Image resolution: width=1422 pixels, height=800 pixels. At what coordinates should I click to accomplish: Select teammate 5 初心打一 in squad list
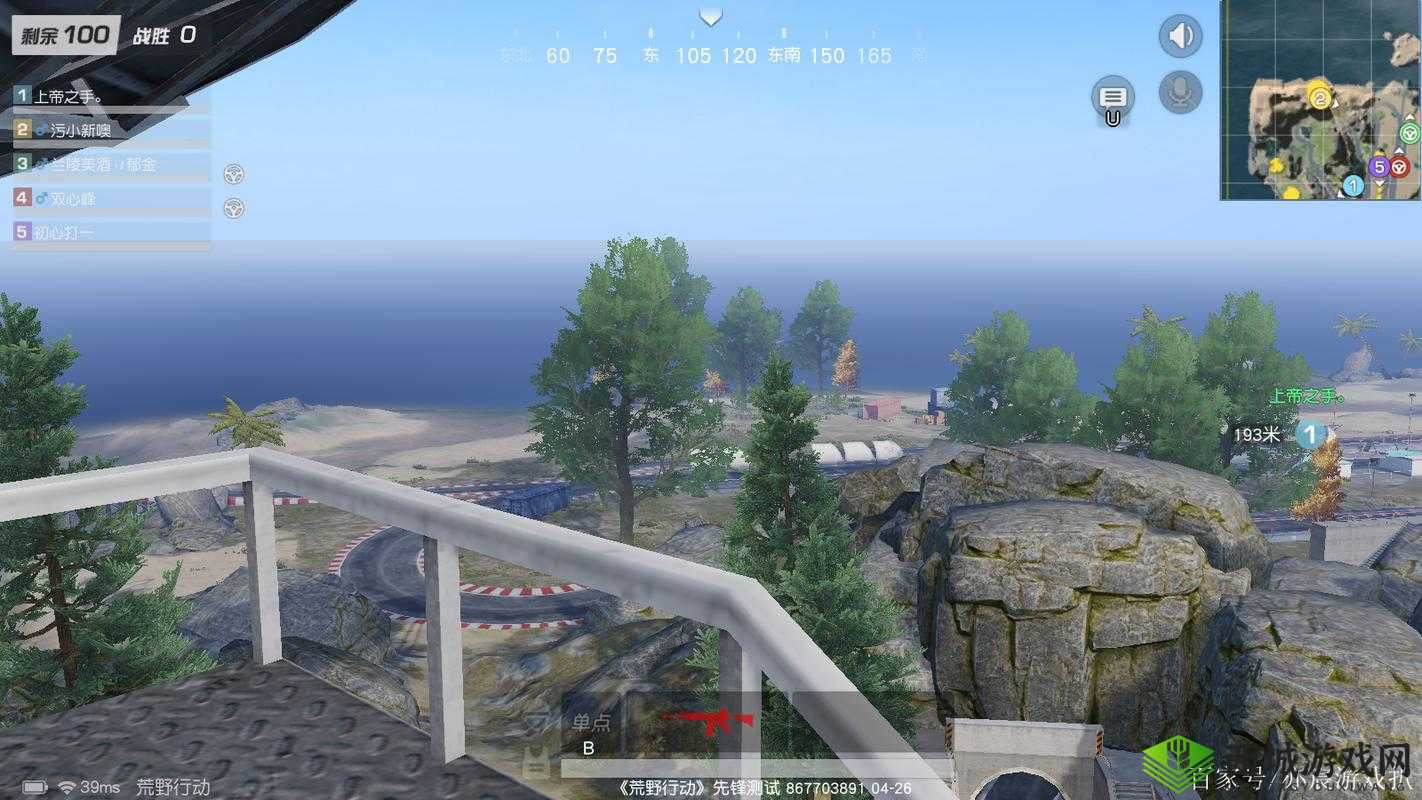pyautogui.click(x=110, y=232)
